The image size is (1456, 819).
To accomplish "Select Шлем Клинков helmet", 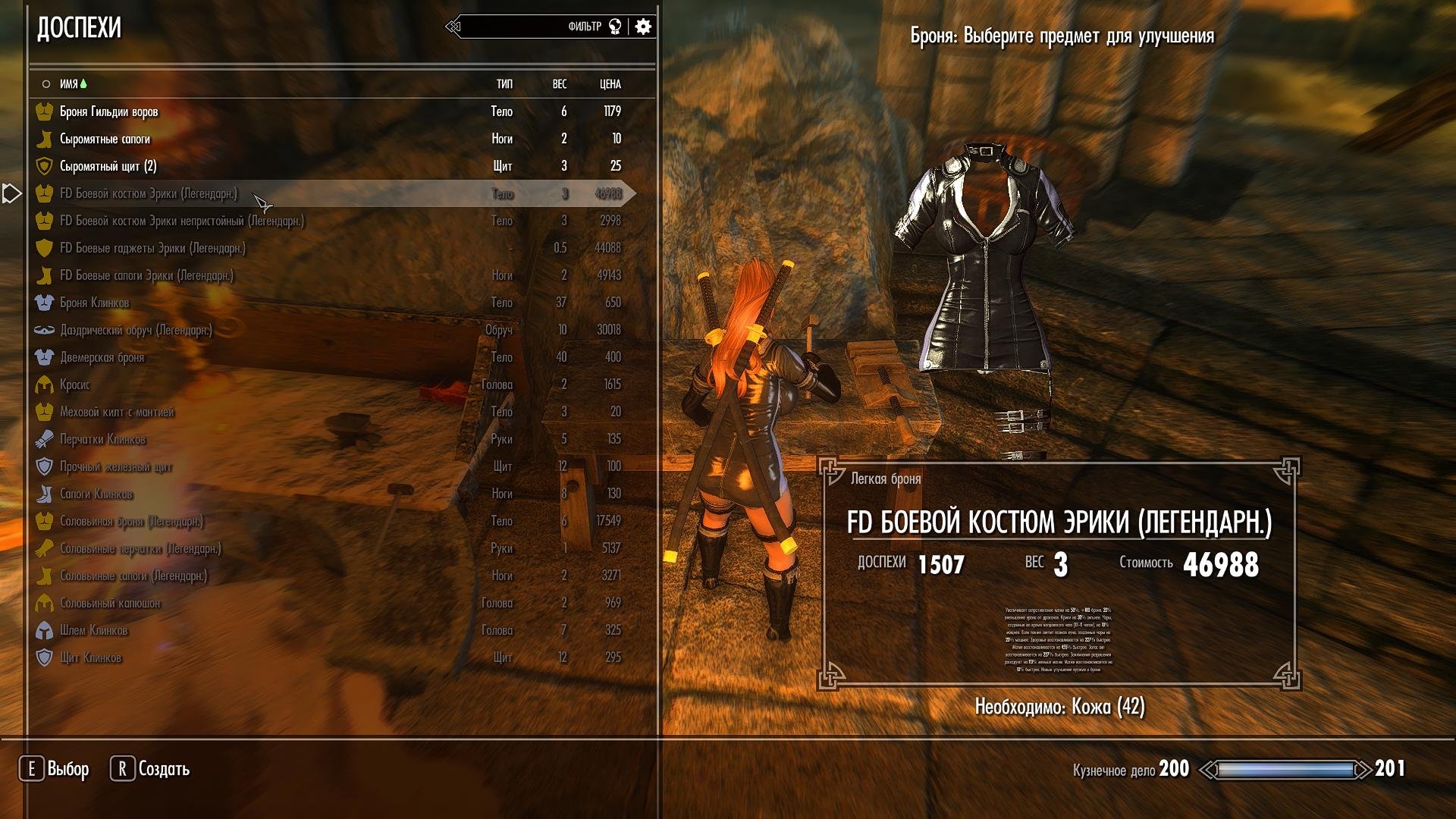I will coord(93,630).
